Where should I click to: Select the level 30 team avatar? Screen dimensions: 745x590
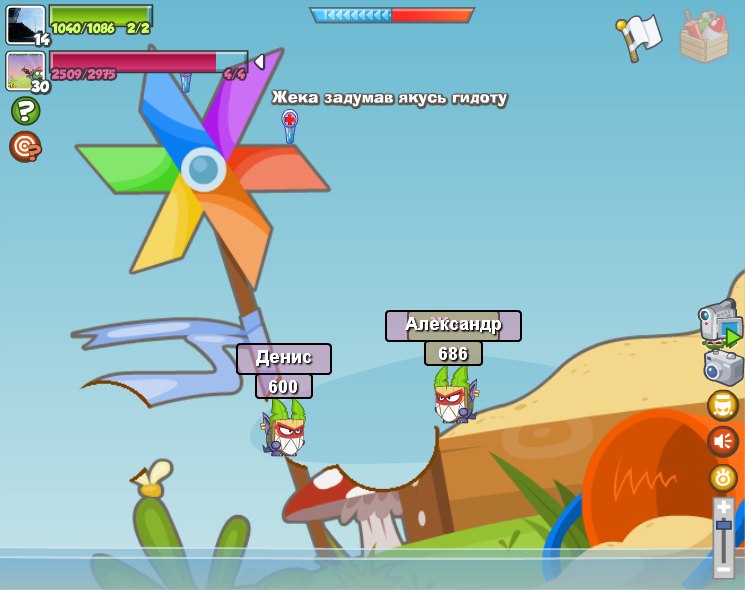click(x=25, y=71)
